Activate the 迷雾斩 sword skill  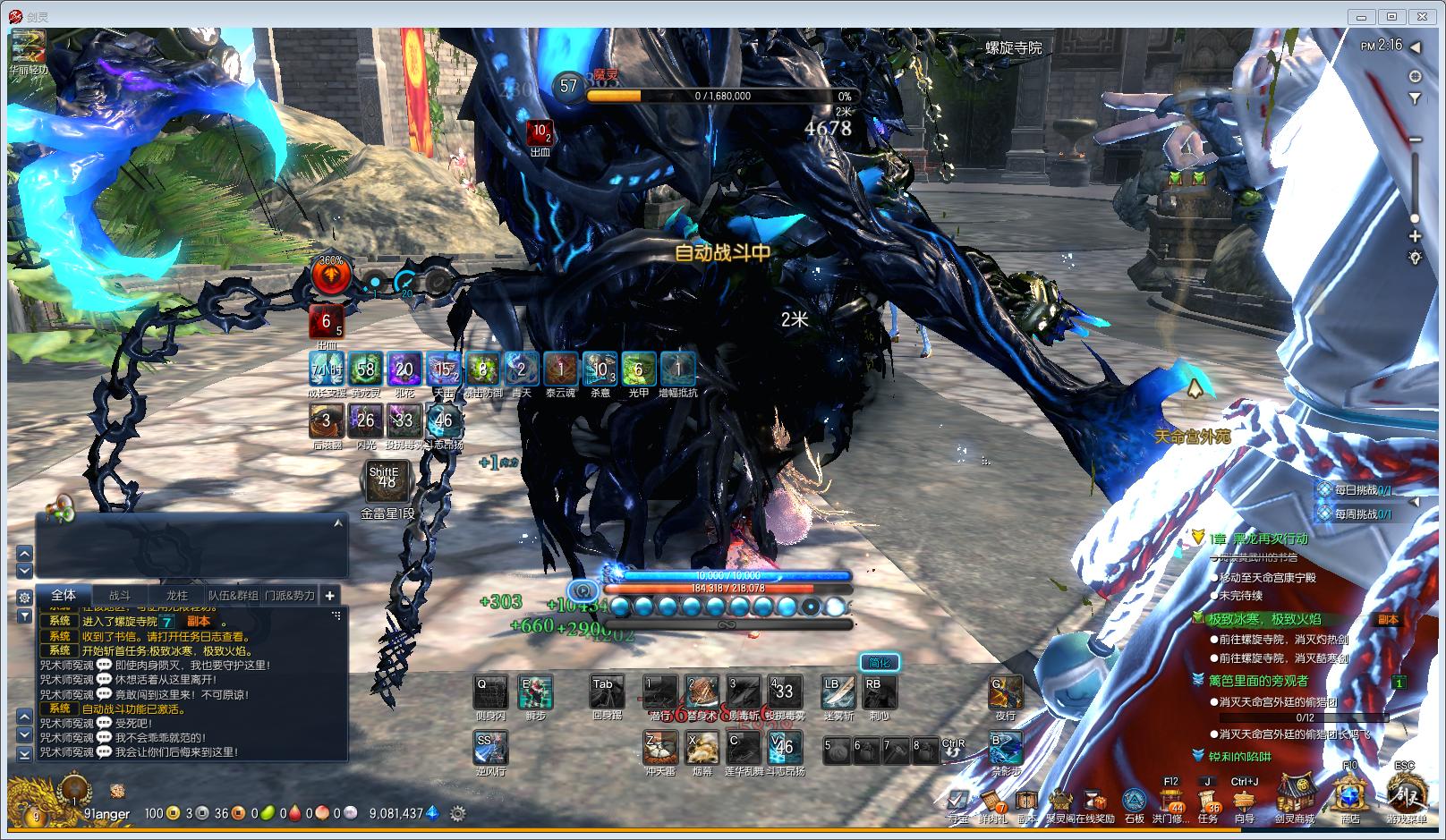coord(838,692)
